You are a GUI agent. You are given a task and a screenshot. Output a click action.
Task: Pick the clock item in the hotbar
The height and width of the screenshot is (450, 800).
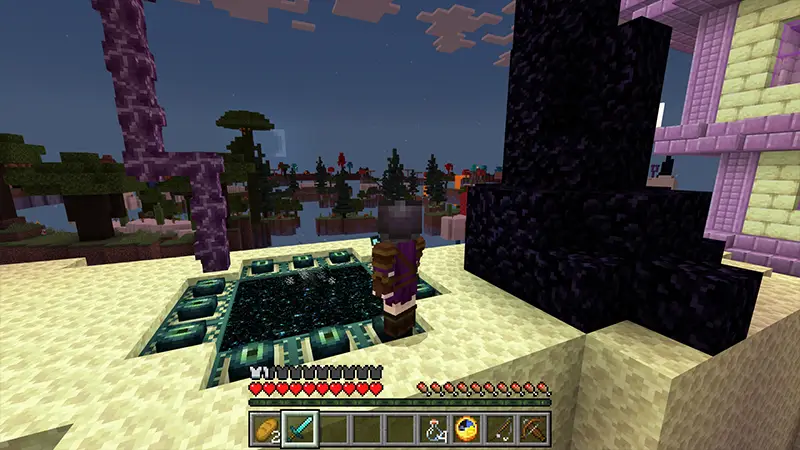pyautogui.click(x=466, y=428)
